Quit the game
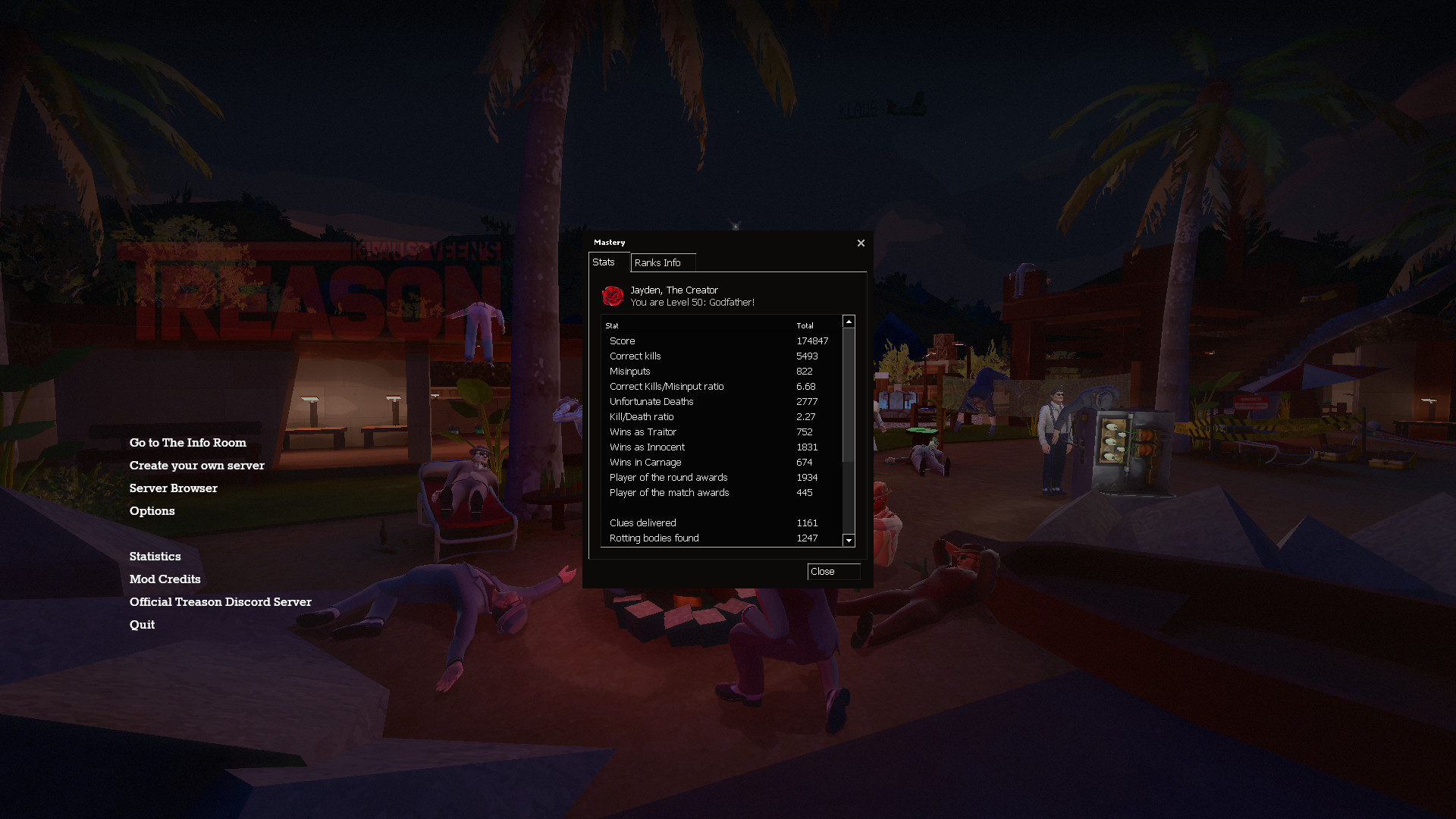The height and width of the screenshot is (819, 1456). (x=142, y=624)
